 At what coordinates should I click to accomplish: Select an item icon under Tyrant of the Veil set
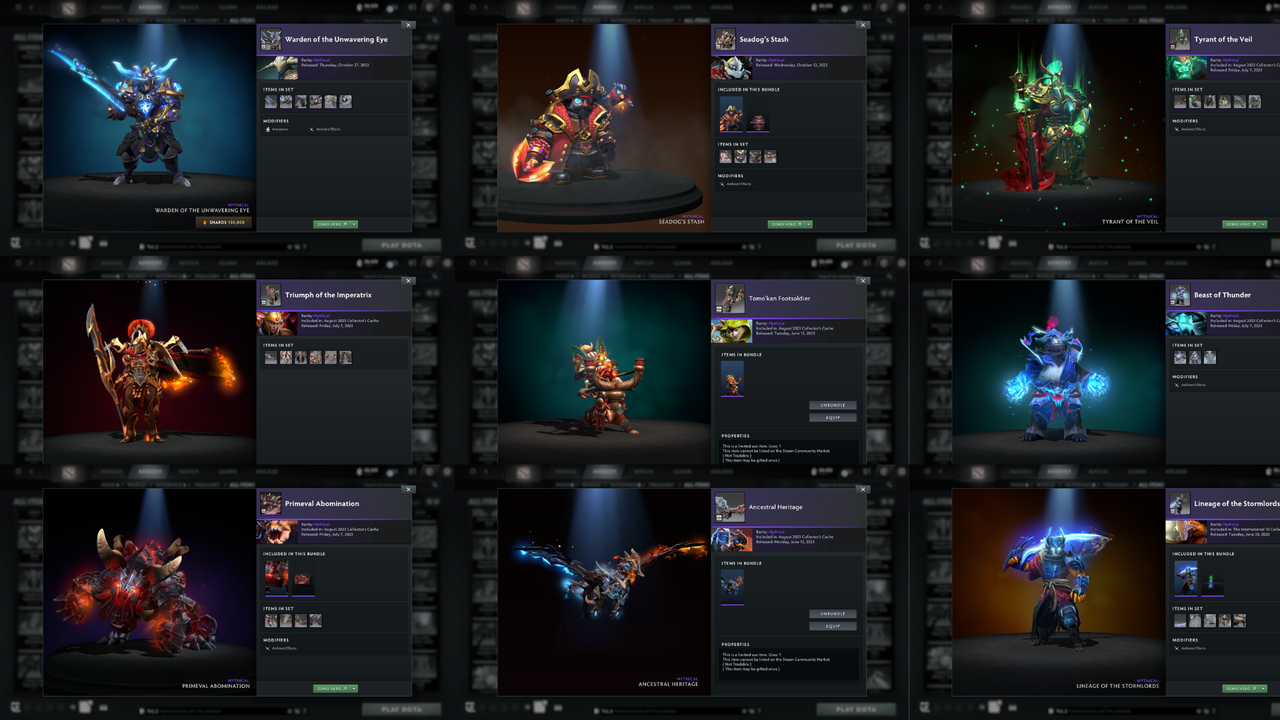click(x=1180, y=101)
